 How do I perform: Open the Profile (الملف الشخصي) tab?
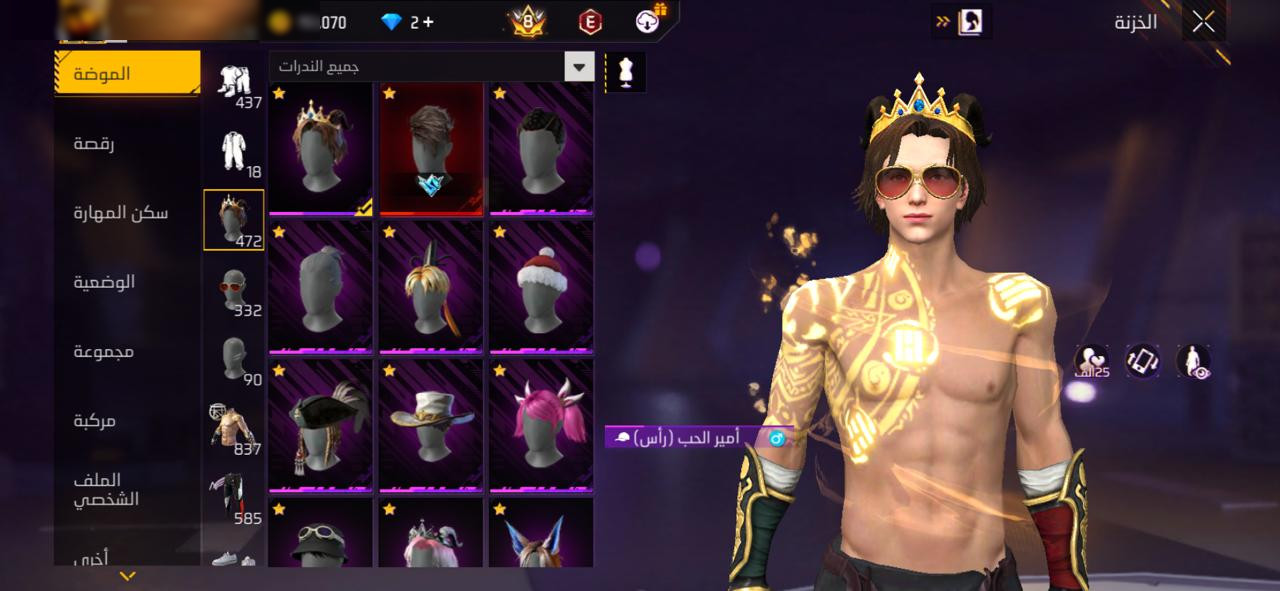[105, 489]
